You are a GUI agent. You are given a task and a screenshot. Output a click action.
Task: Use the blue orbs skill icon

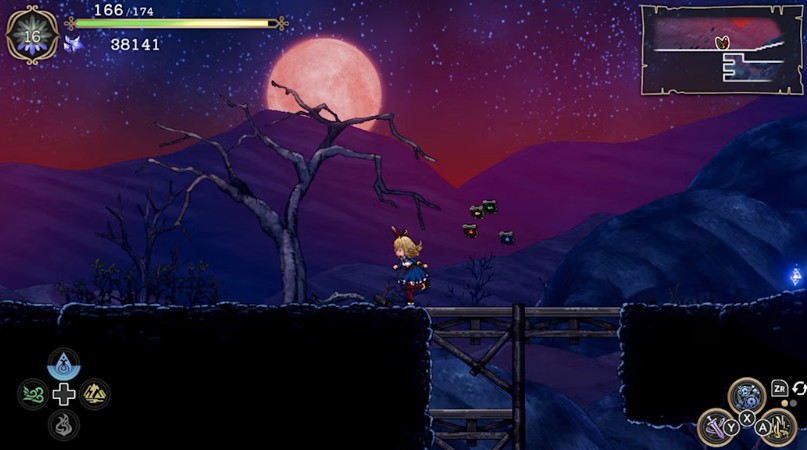pyautogui.click(x=746, y=396)
